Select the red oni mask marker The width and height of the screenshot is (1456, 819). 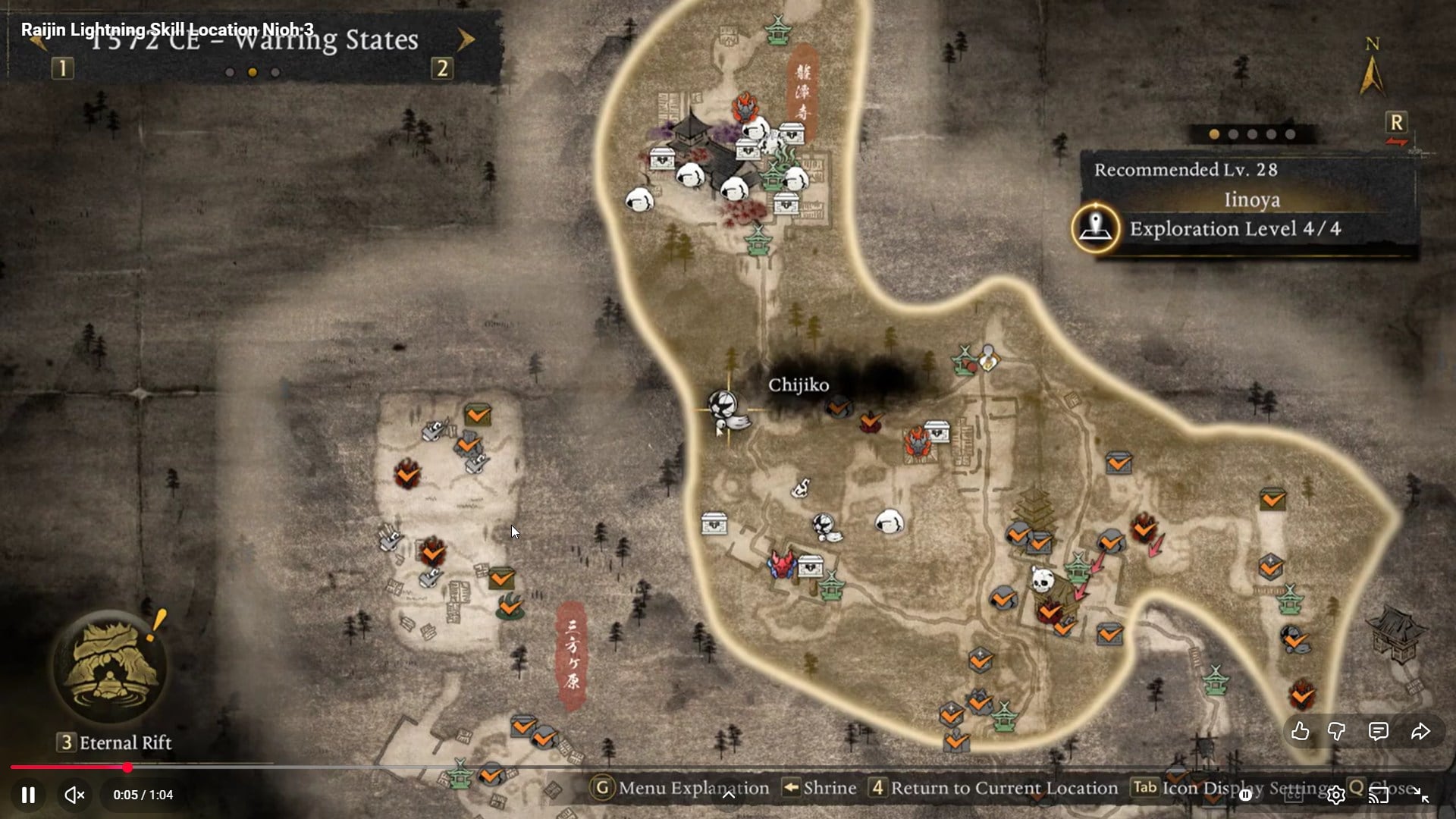[781, 564]
